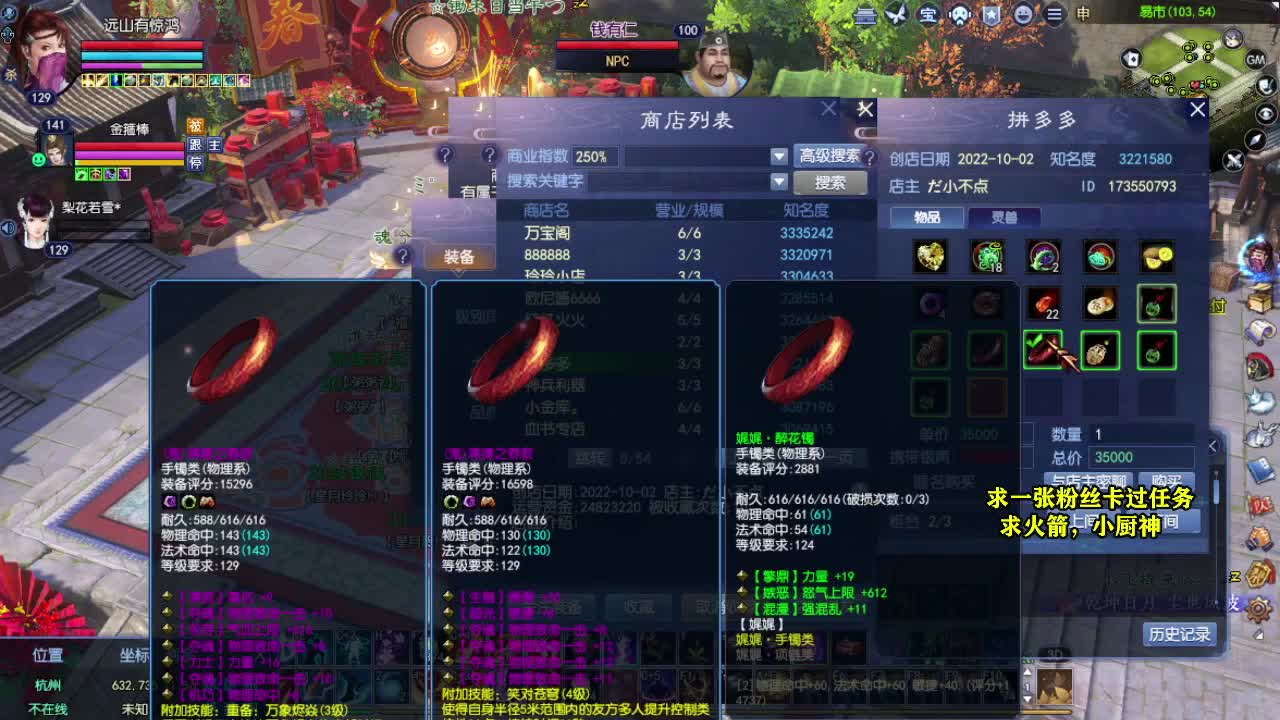The height and width of the screenshot is (720, 1280).
Task: Select the golden heart item in shop inventory
Action: pyautogui.click(x=930, y=256)
